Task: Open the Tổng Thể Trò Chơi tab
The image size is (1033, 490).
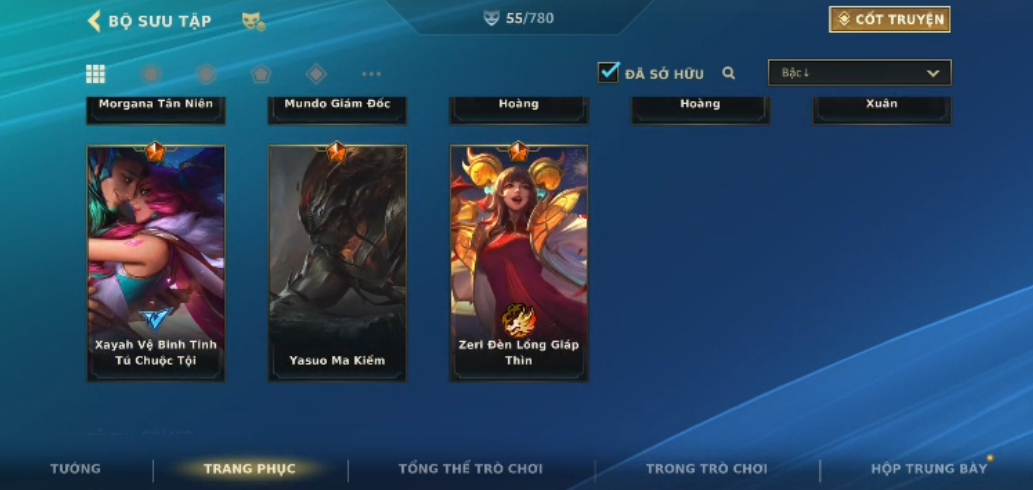Action: click(x=470, y=469)
